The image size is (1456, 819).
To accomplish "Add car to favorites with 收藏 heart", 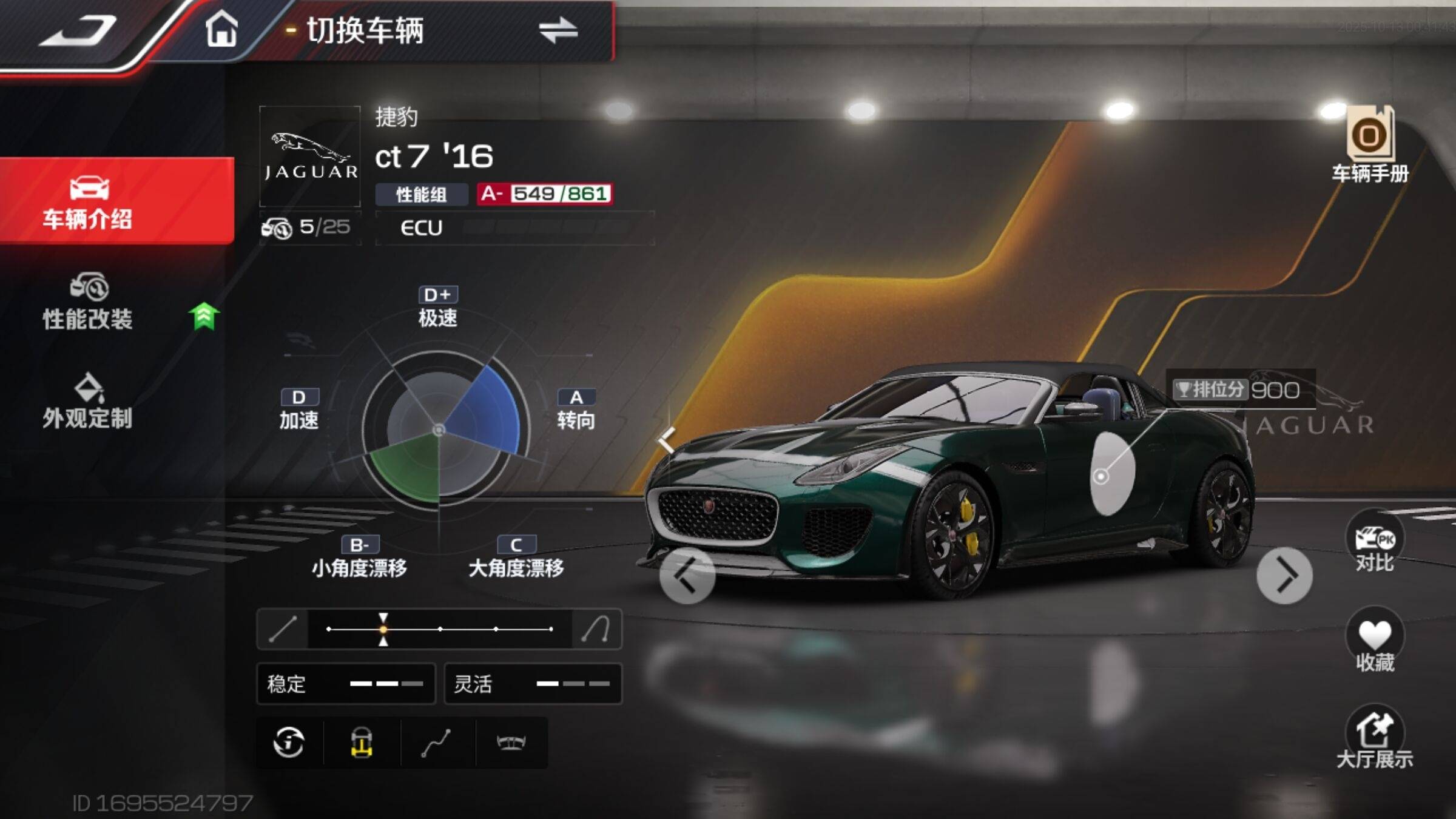I will (1375, 641).
